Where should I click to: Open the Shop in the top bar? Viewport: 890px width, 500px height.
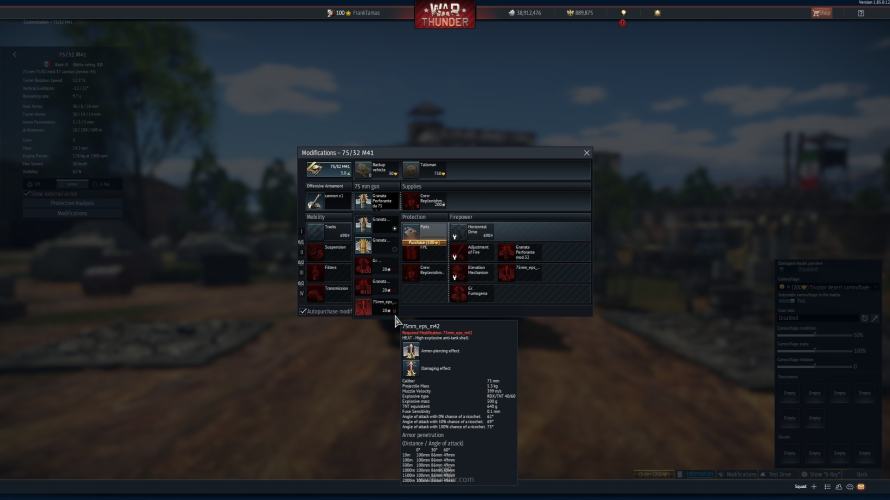pos(821,13)
